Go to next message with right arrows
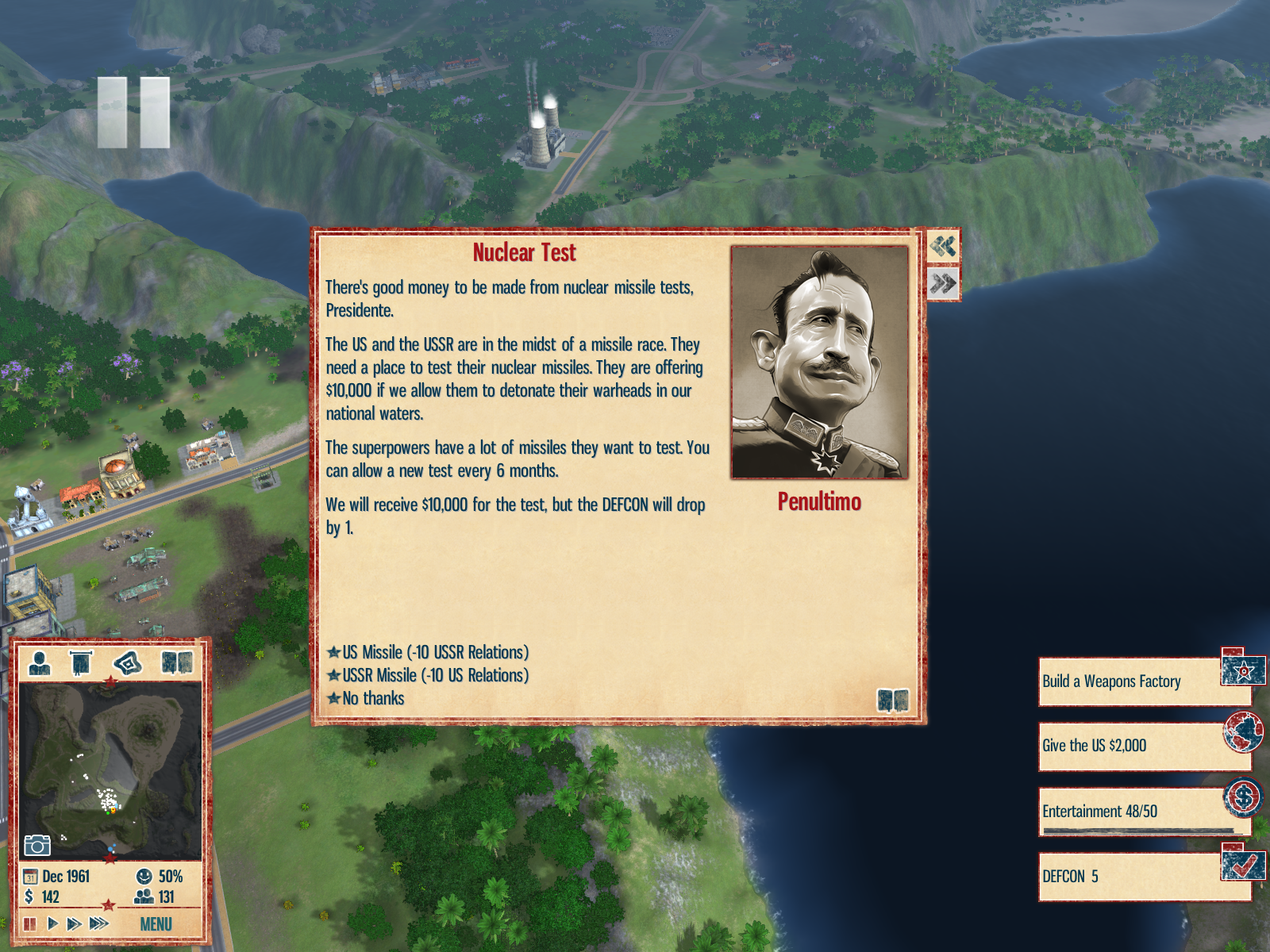 (x=943, y=283)
